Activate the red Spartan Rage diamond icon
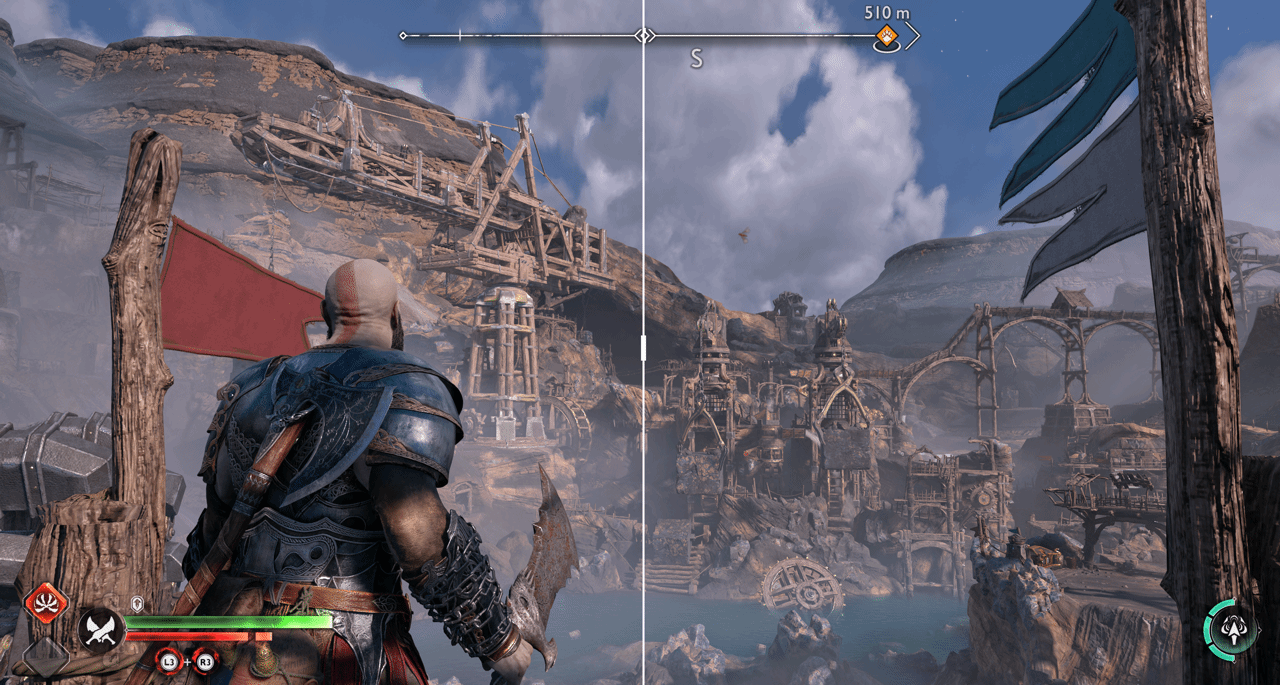Screen dimensions: 1280x685 point(46,603)
